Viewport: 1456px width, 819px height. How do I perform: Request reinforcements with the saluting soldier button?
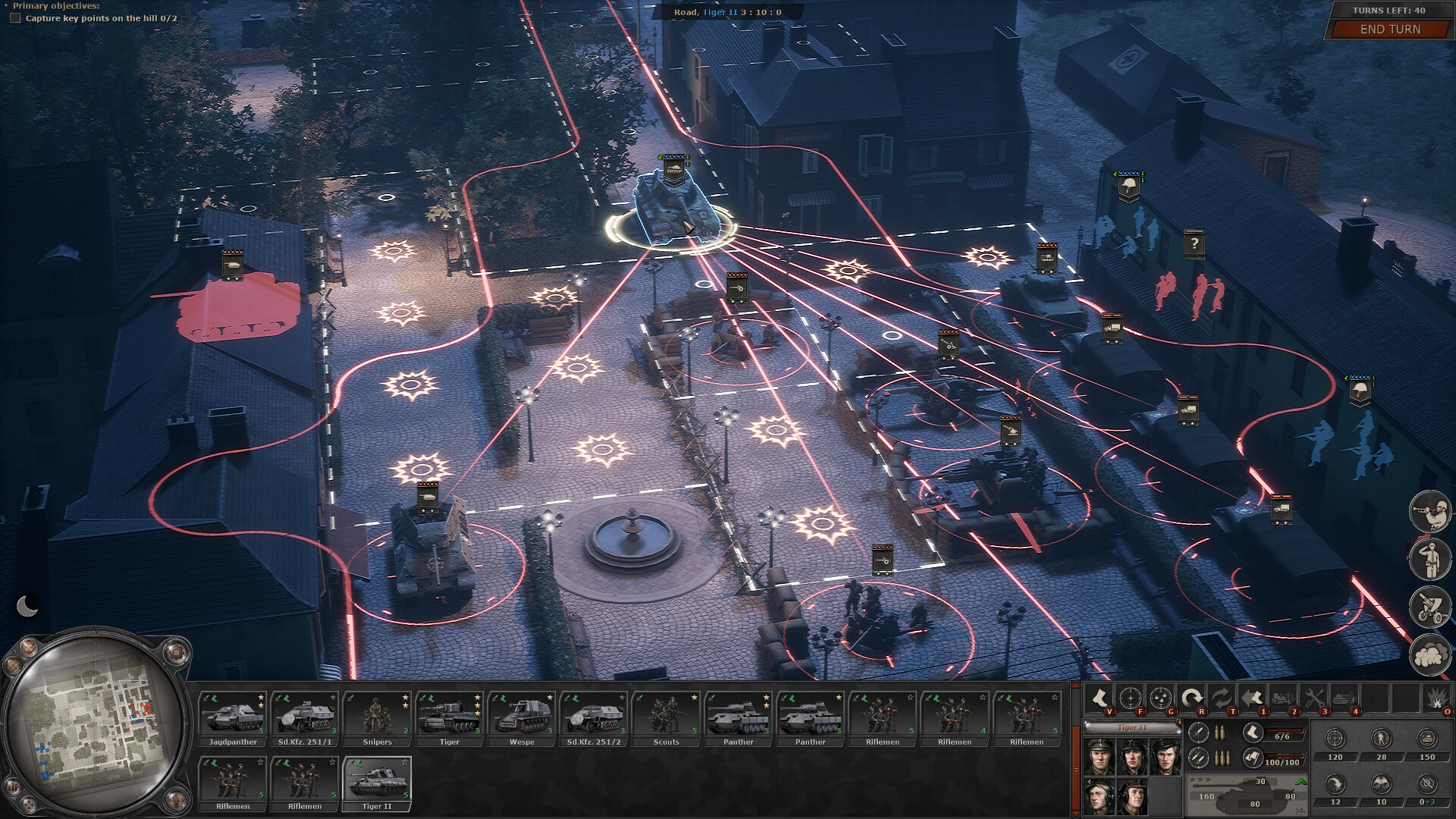(x=1429, y=559)
